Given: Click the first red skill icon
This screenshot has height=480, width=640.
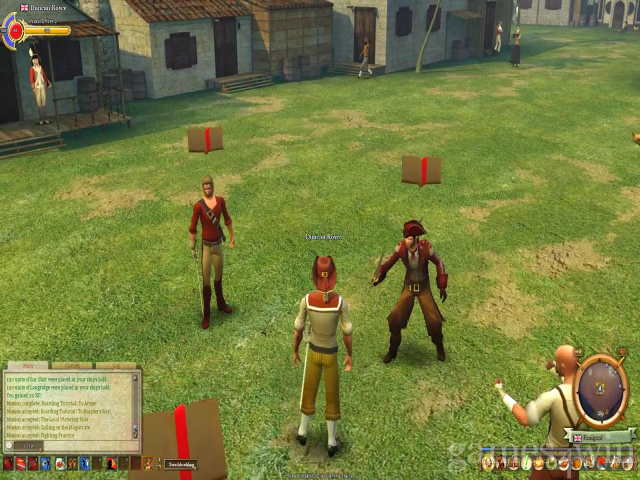Looking at the screenshot, I should (8, 463).
